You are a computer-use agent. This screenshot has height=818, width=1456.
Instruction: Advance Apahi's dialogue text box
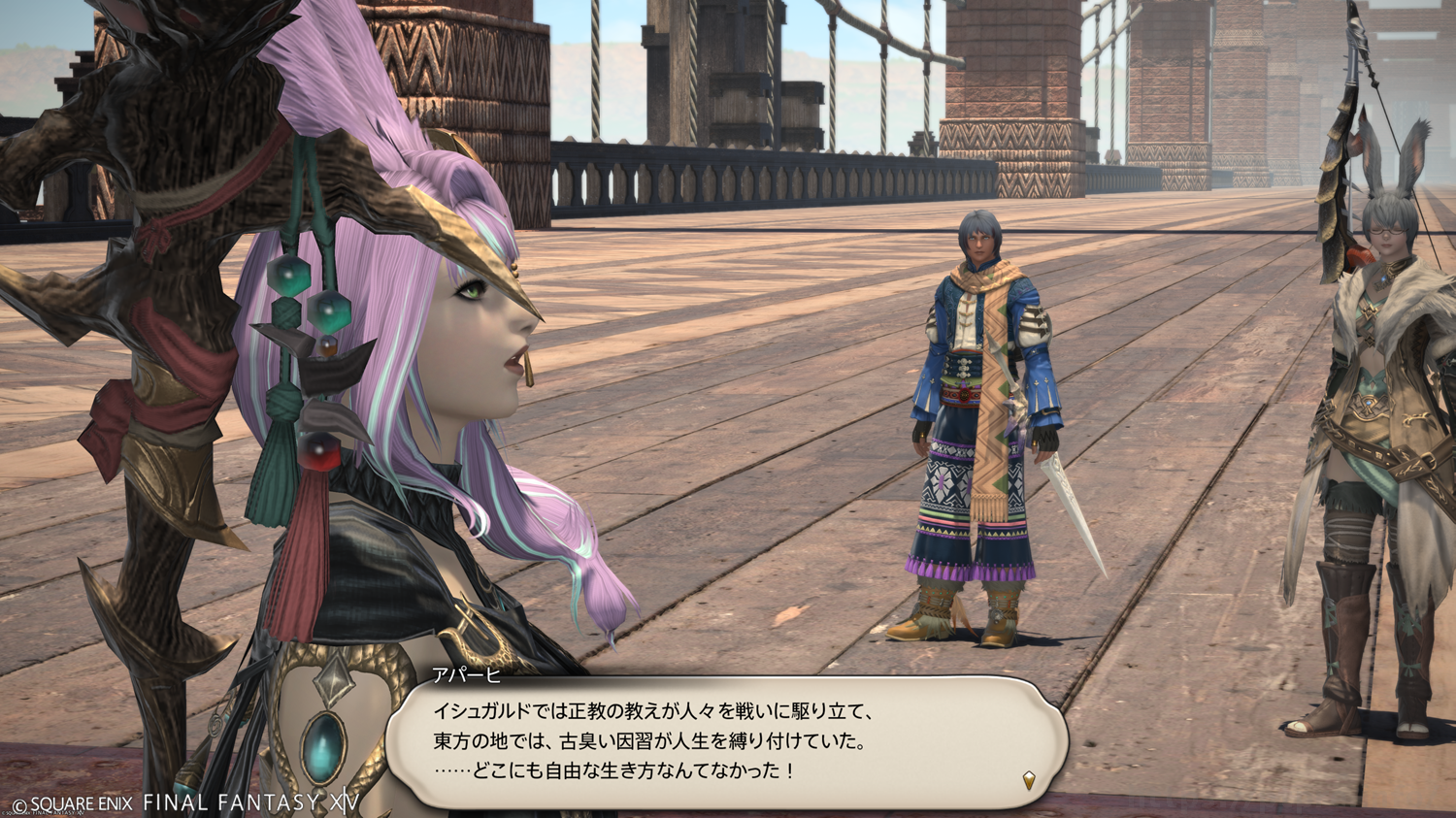[726, 741]
